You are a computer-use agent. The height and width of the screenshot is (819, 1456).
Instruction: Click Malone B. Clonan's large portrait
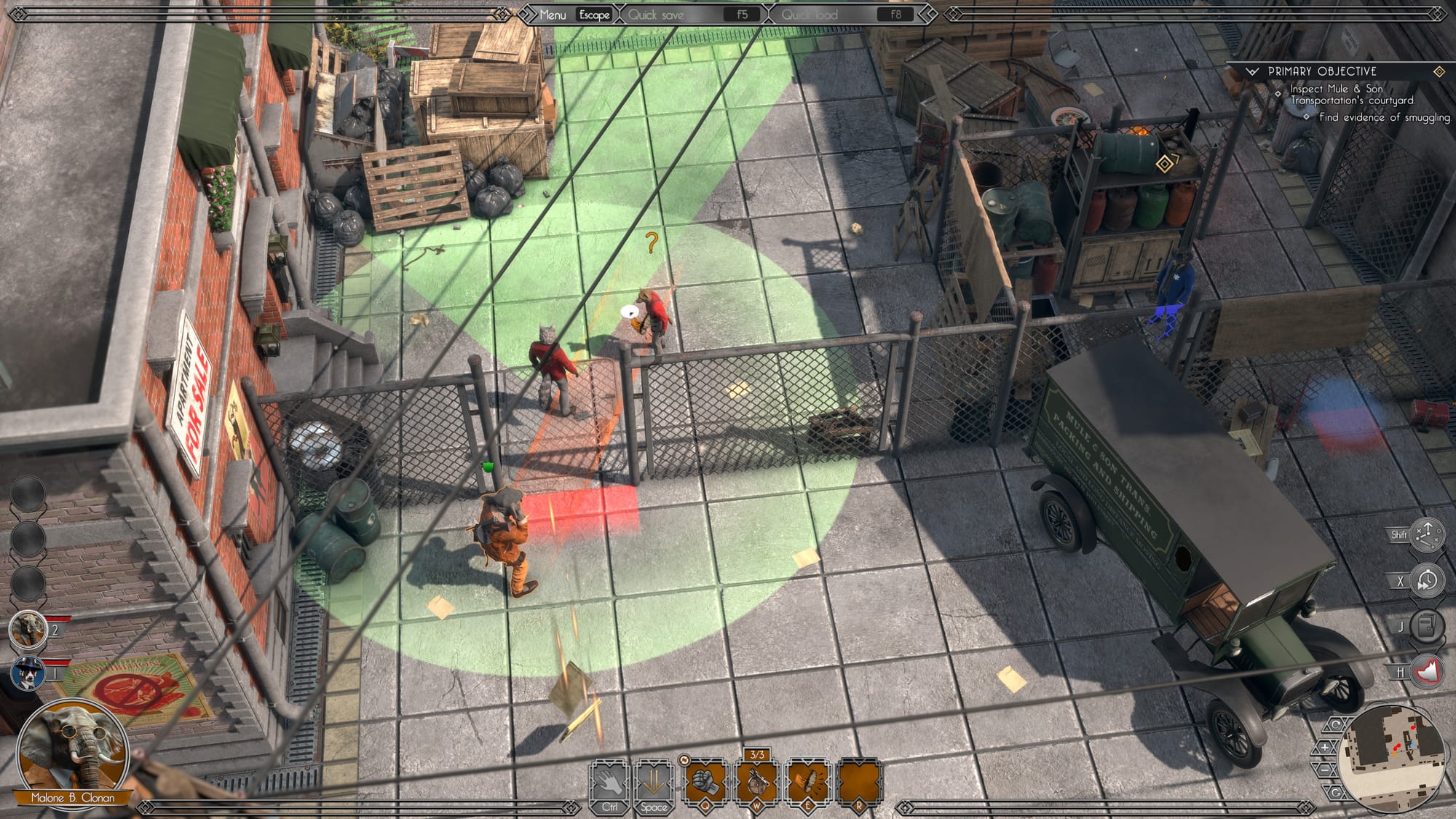[x=71, y=751]
